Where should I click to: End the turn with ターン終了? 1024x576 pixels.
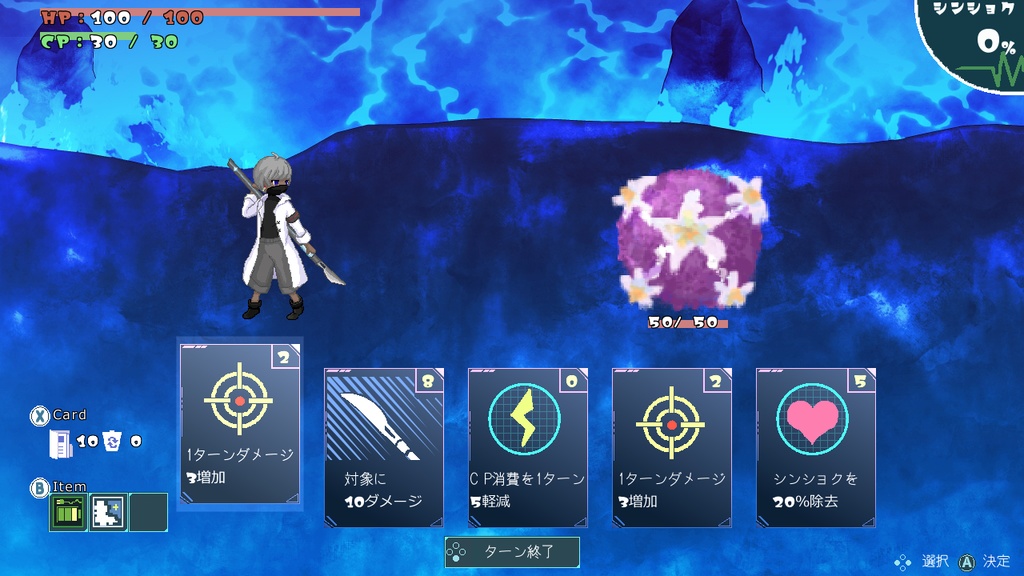coord(512,551)
